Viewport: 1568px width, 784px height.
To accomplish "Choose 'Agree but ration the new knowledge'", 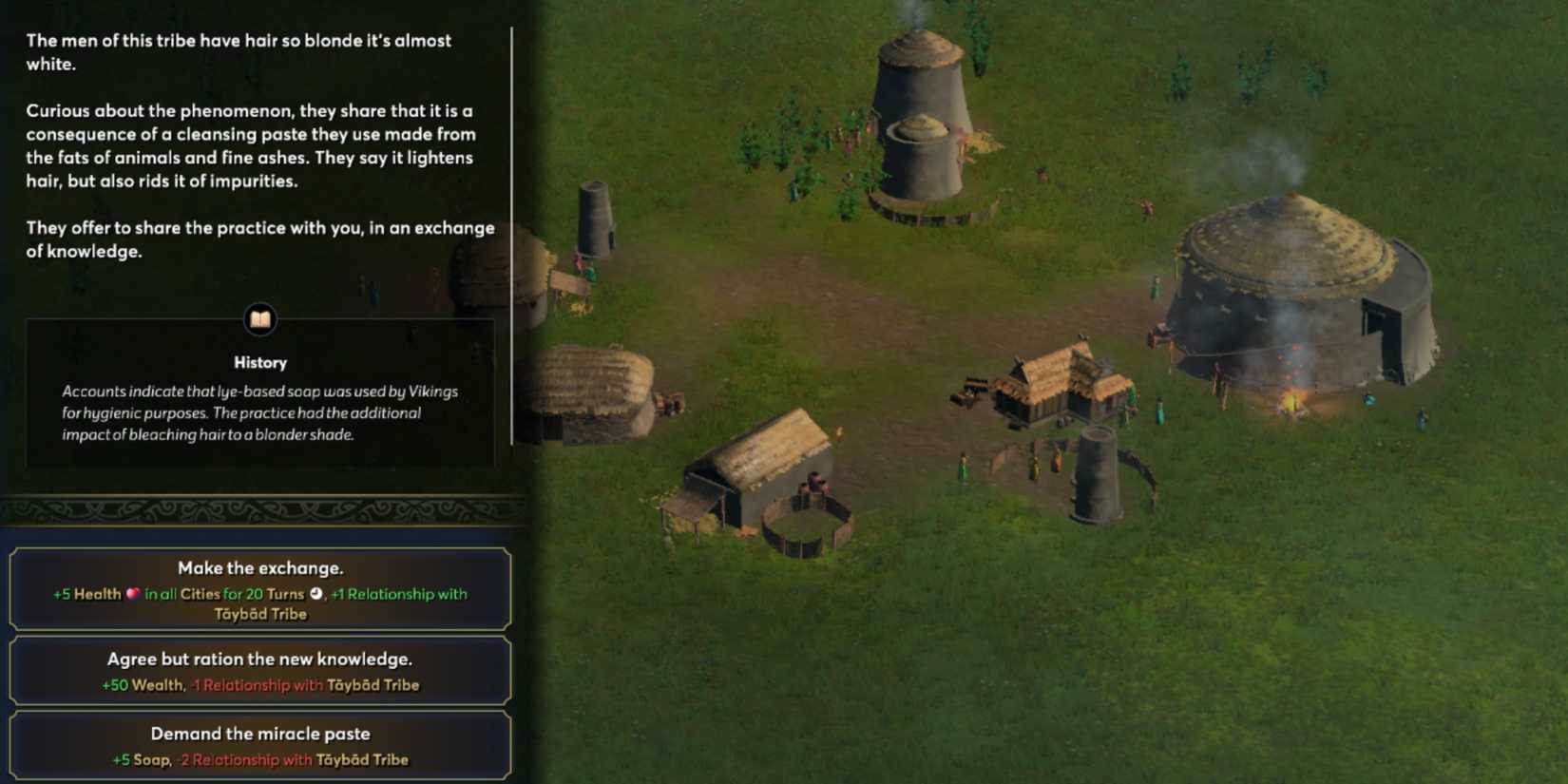I will point(259,658).
